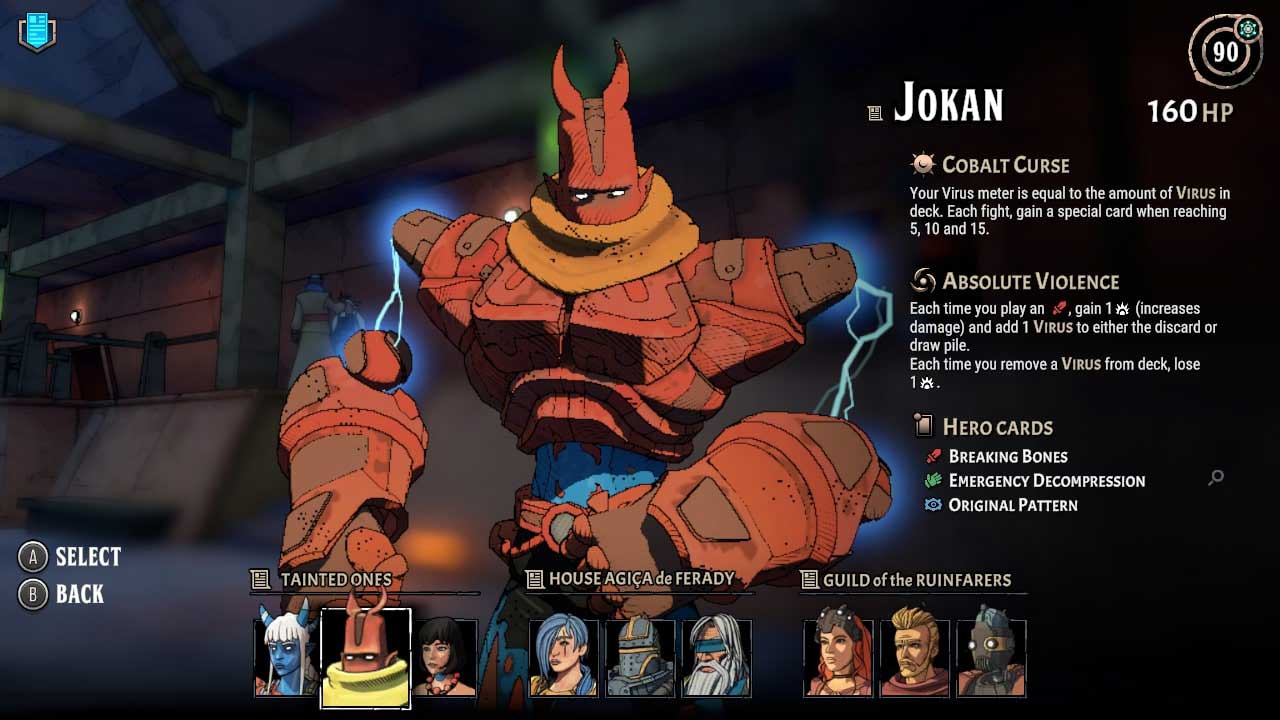This screenshot has width=1280, height=720.
Task: Open the card preview with the magnifier icon
Action: click(1215, 478)
